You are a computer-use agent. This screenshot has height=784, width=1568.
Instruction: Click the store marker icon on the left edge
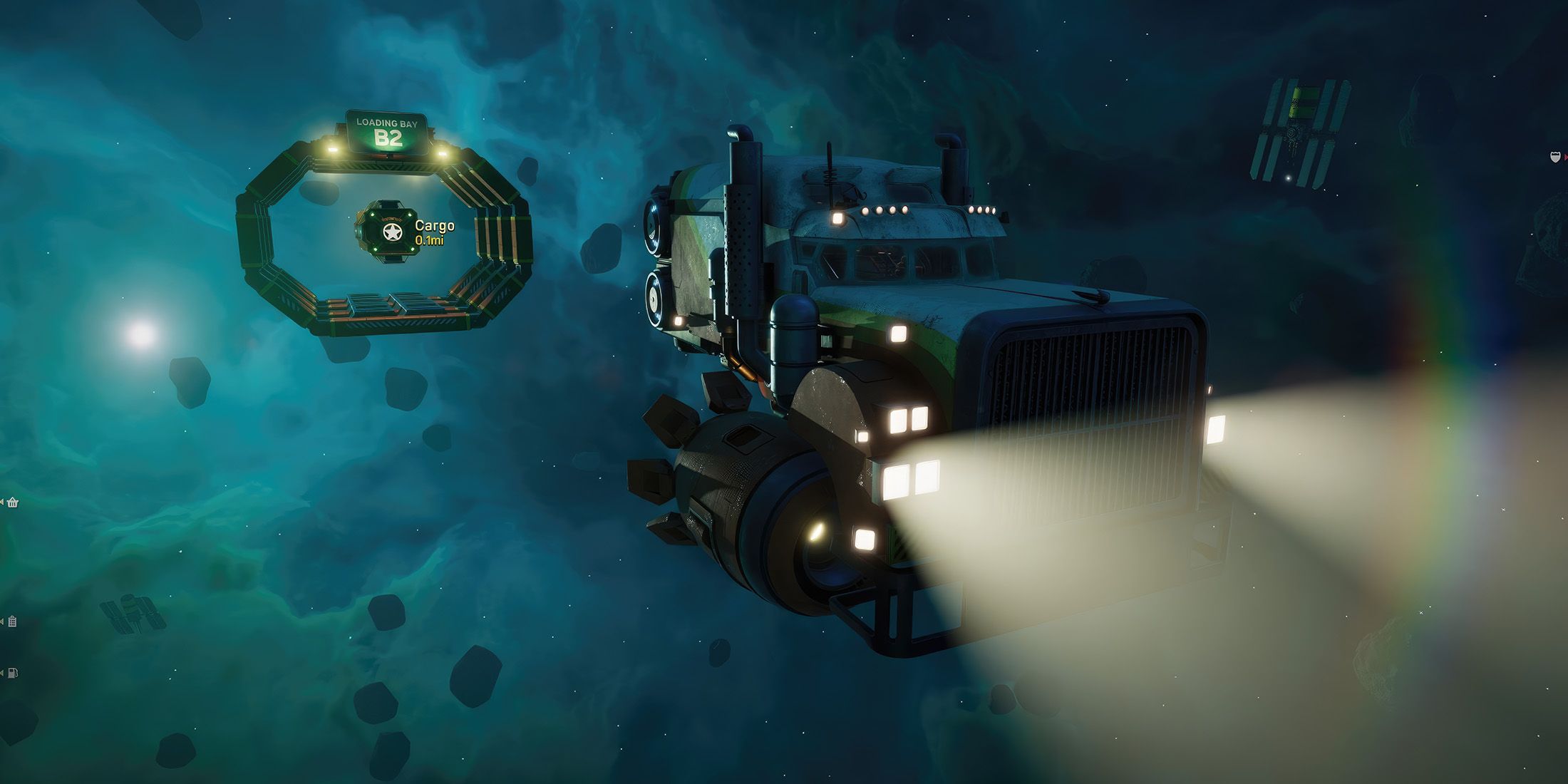click(x=12, y=502)
